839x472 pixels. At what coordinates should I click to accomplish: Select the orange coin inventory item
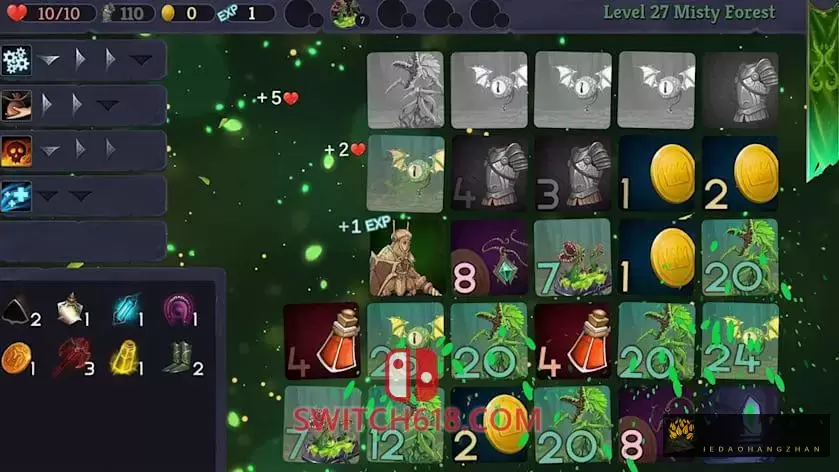(x=16, y=356)
